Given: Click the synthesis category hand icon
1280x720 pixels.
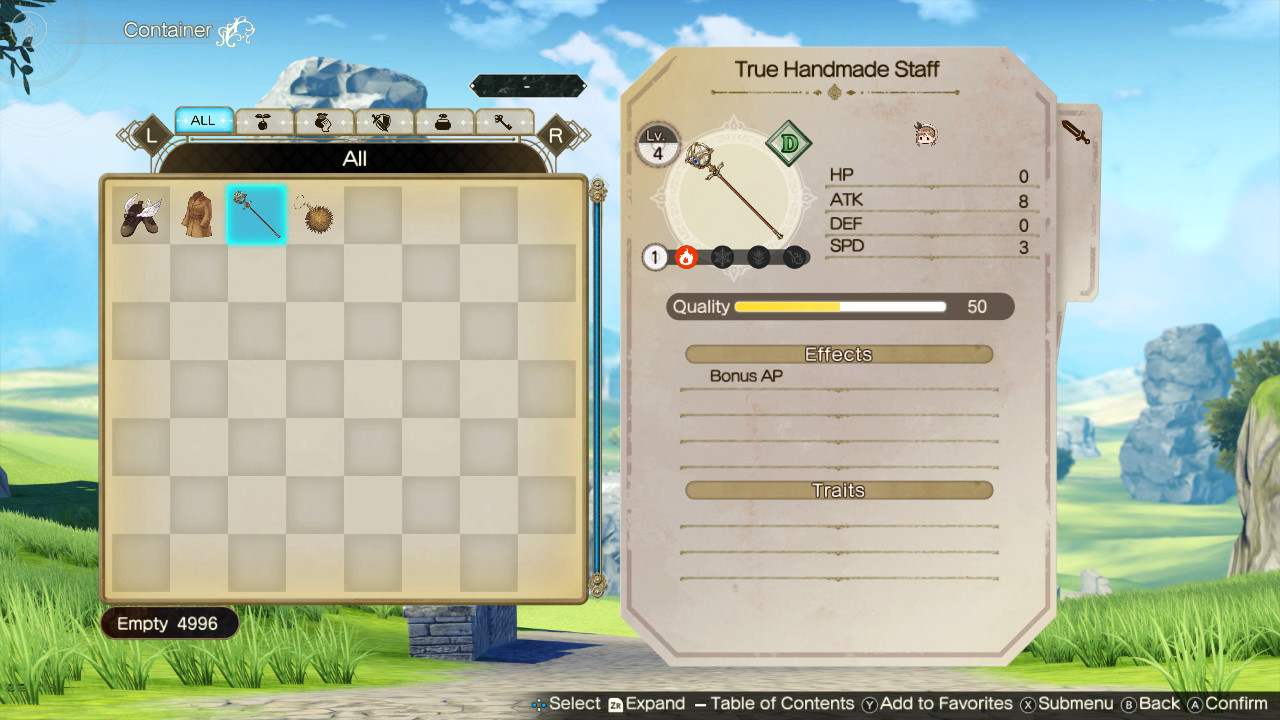Looking at the screenshot, I should [x=322, y=120].
